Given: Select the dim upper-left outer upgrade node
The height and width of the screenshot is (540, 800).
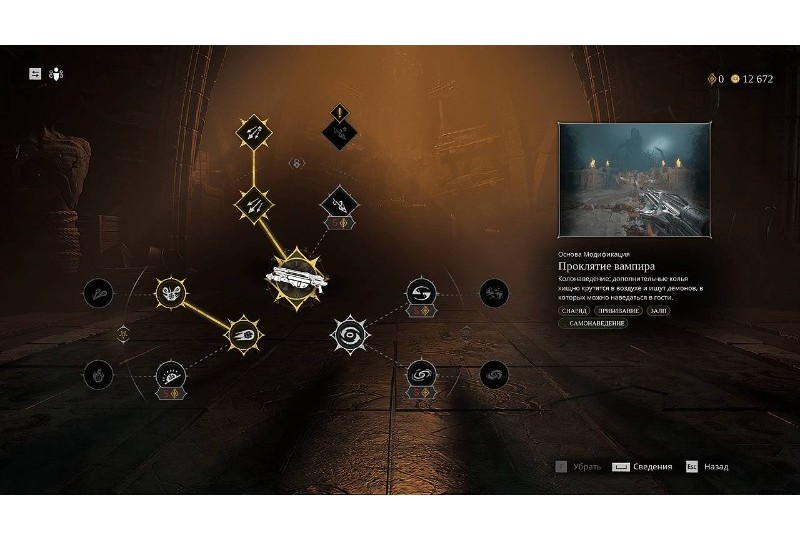Looking at the screenshot, I should [98, 292].
